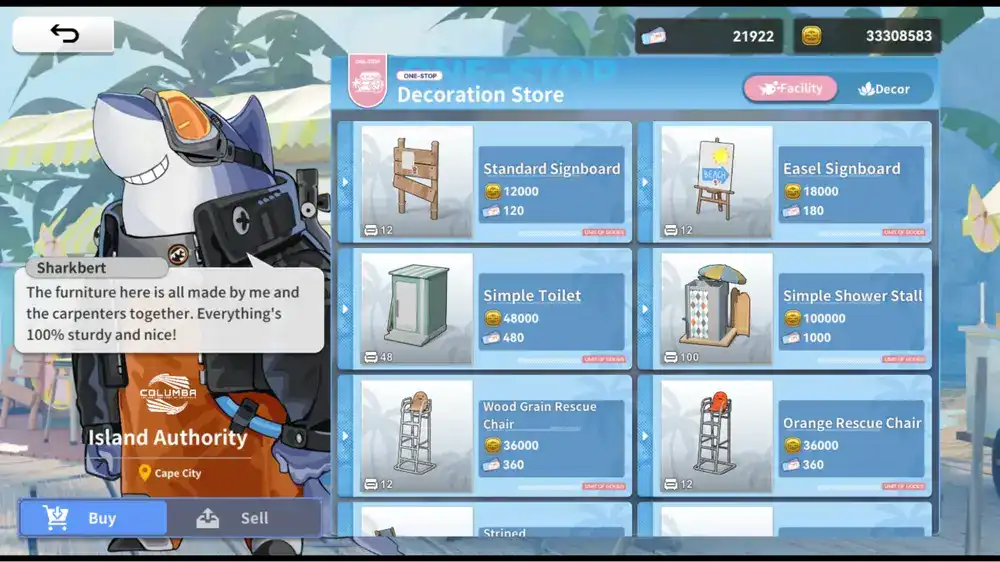Choose the Easel Signboard listing

785,182
